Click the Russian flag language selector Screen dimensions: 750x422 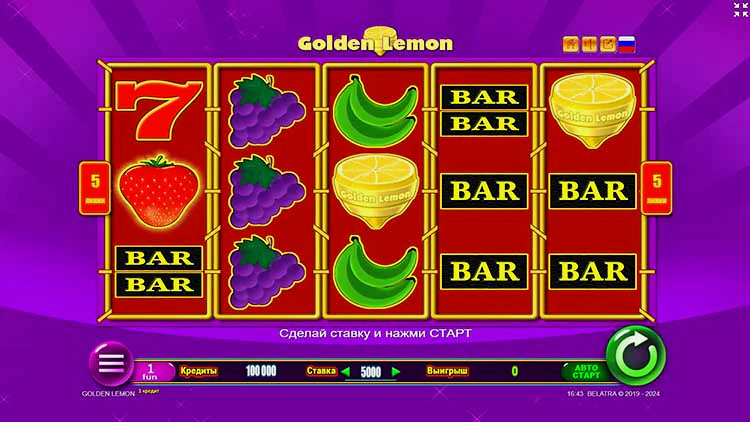pyautogui.click(x=627, y=44)
